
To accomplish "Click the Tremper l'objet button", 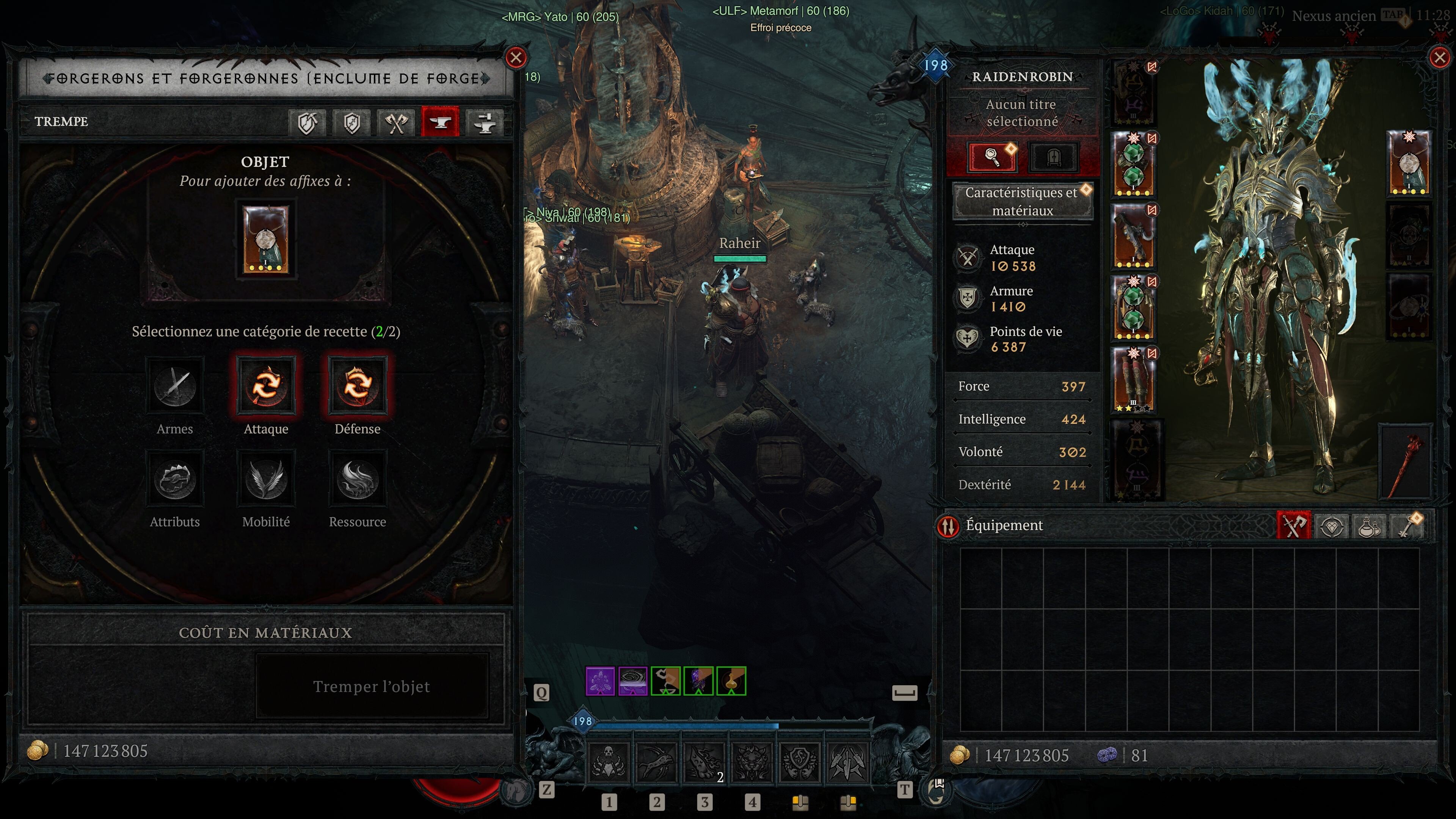I will (x=371, y=686).
